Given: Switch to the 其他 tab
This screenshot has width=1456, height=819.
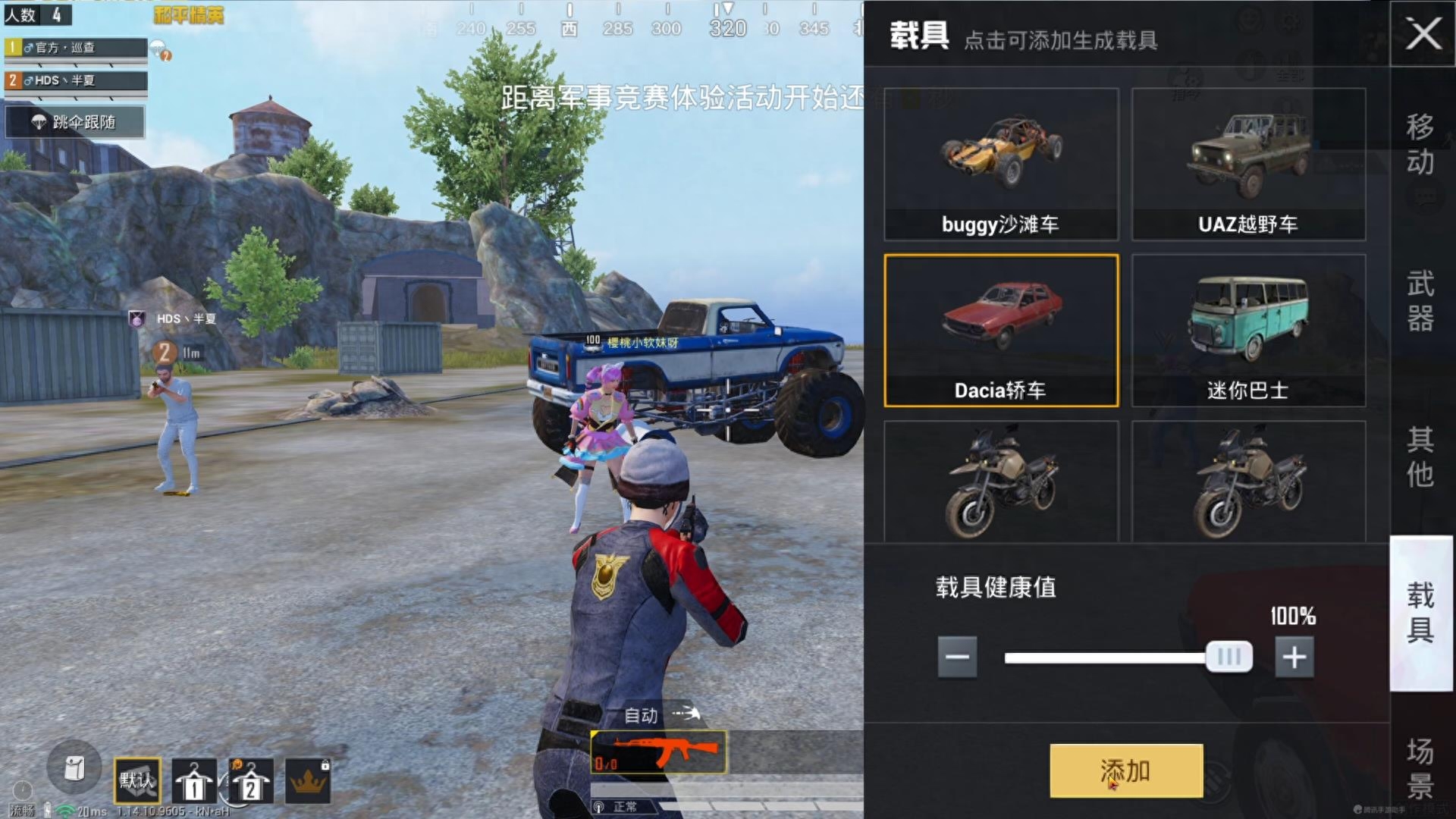Looking at the screenshot, I should pos(1420,457).
